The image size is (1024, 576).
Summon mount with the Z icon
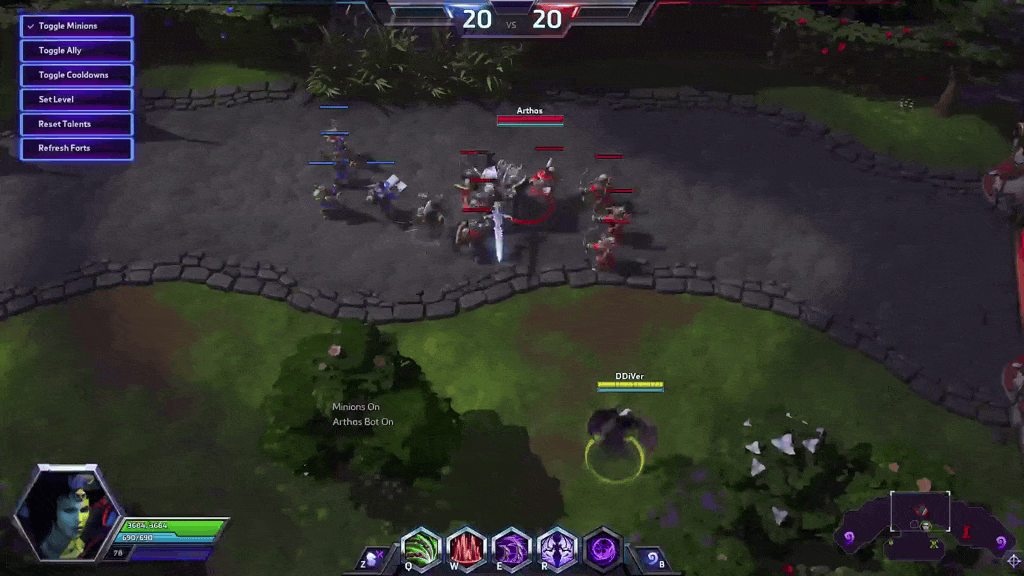[x=372, y=558]
